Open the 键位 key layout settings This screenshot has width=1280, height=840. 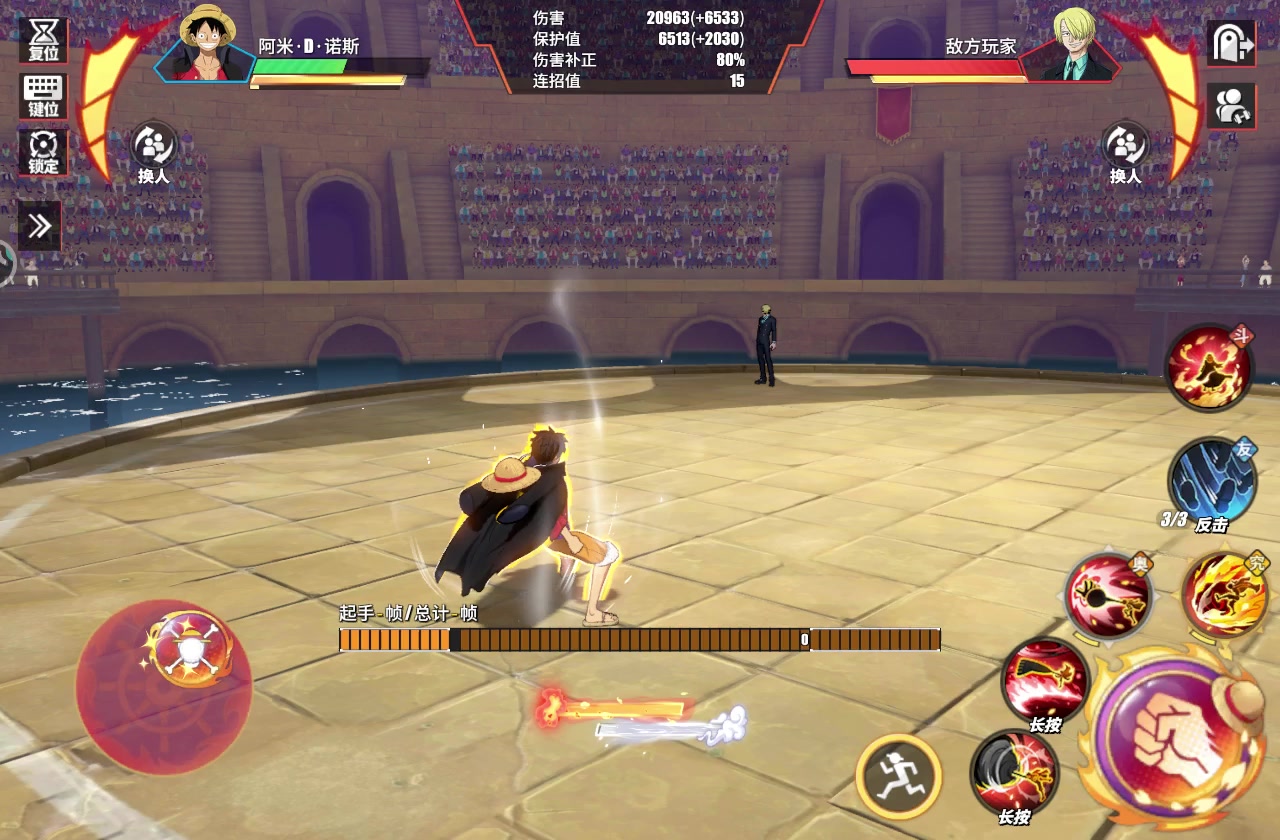click(x=43, y=96)
